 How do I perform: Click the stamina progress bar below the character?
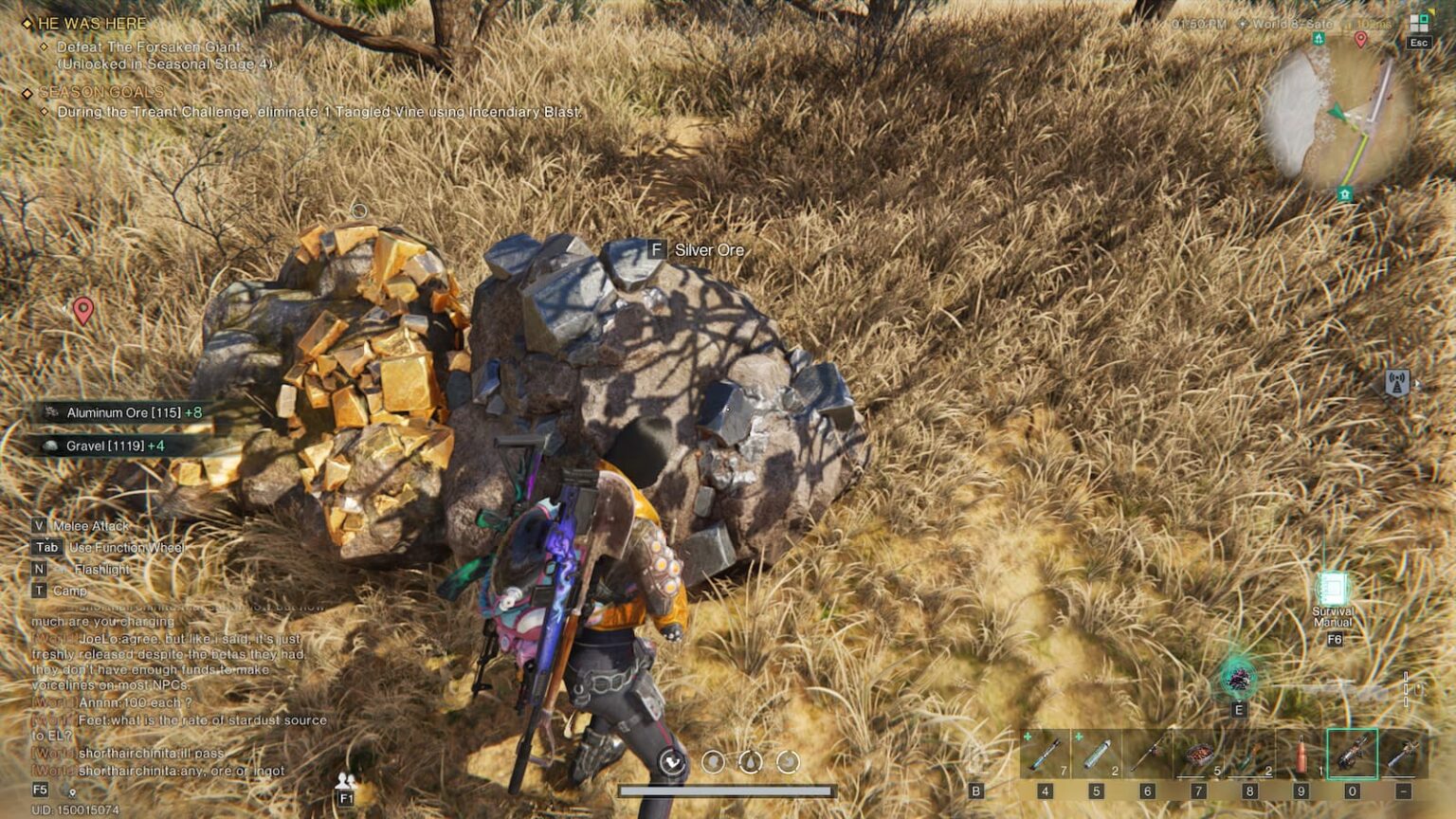(x=728, y=788)
